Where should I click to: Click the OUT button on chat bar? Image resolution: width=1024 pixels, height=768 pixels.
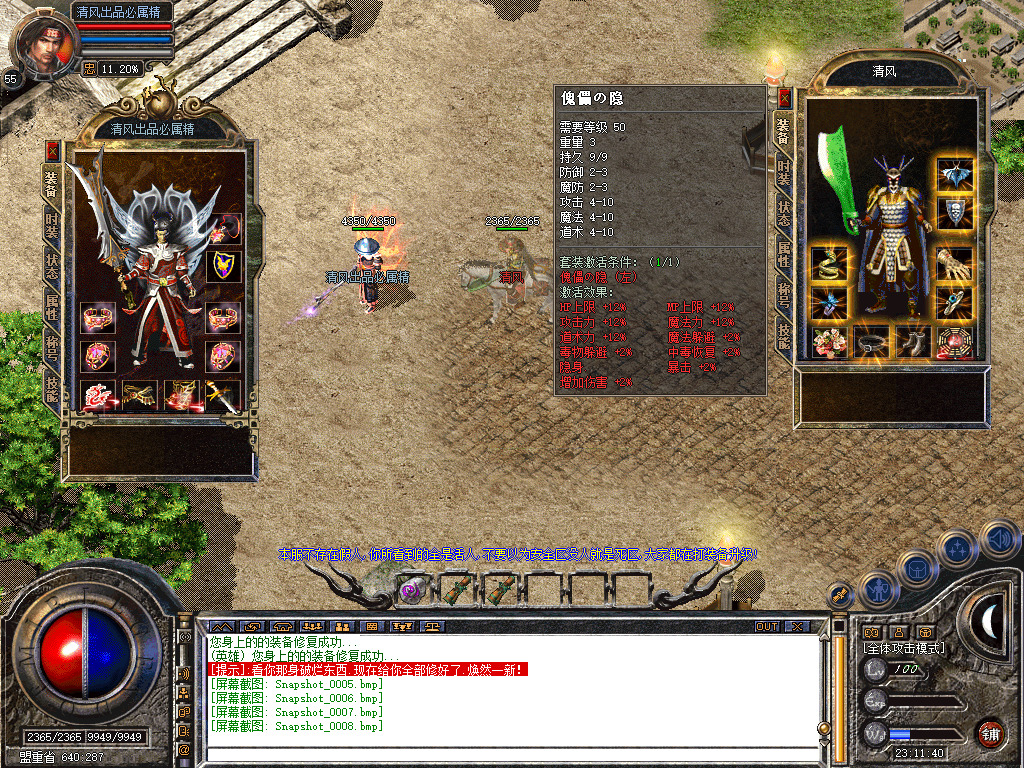click(766, 626)
